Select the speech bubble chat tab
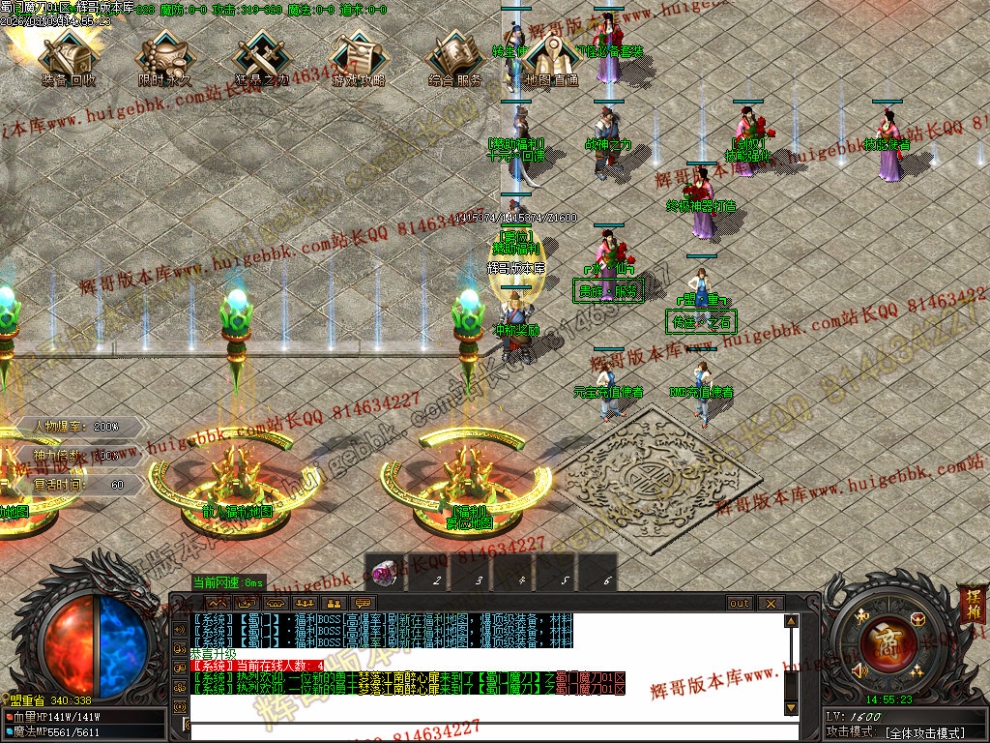Viewport: 990px width, 743px height. click(363, 603)
